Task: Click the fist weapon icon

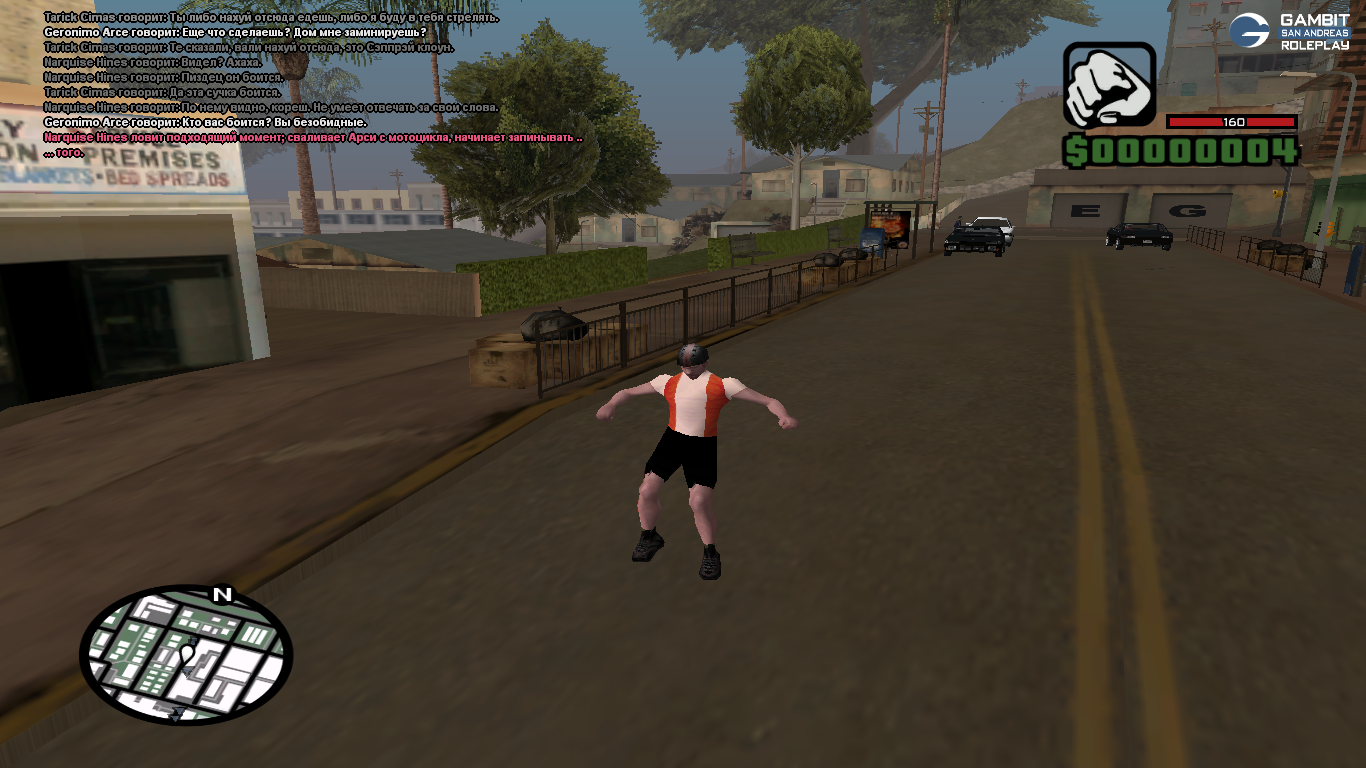Action: 1109,85
